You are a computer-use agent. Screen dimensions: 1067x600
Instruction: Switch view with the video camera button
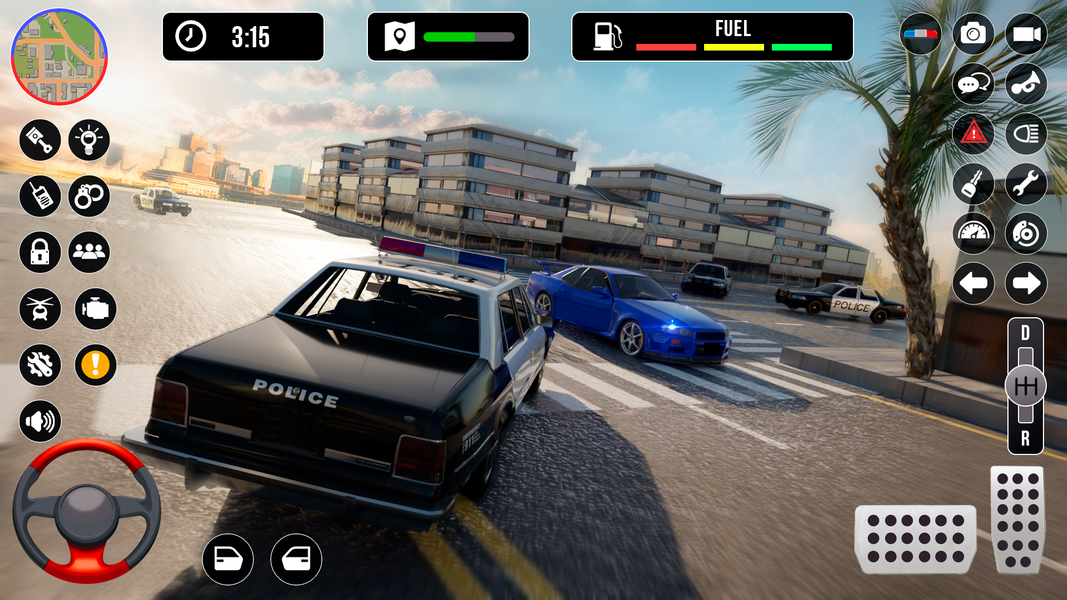tap(1025, 35)
